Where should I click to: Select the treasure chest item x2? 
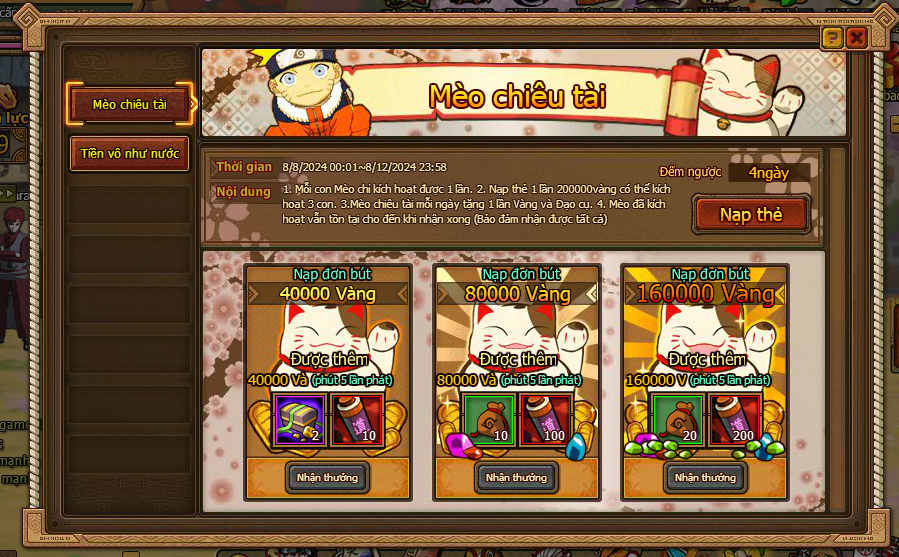(298, 419)
